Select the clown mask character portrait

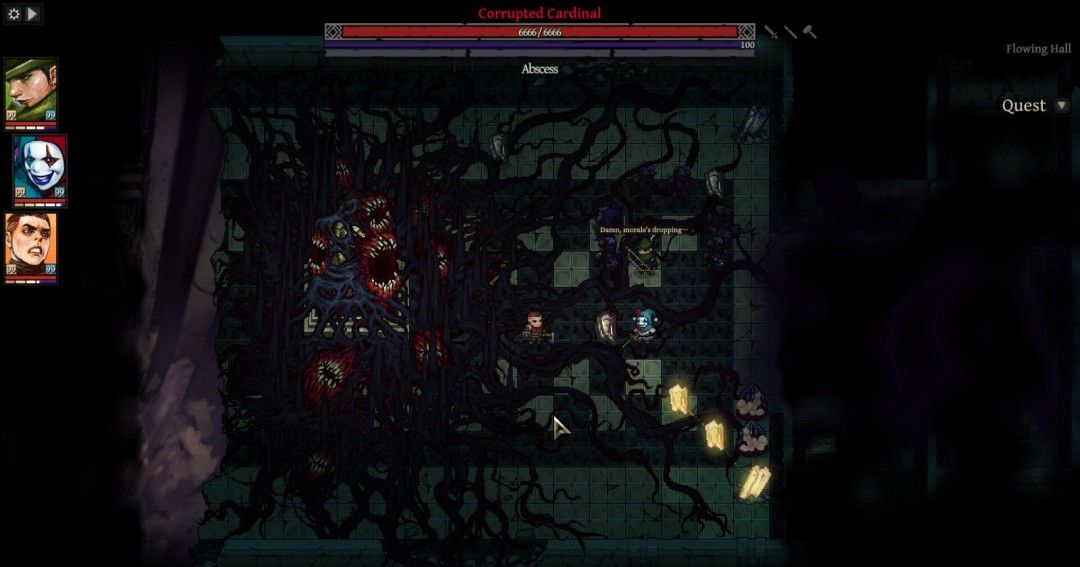pyautogui.click(x=40, y=167)
